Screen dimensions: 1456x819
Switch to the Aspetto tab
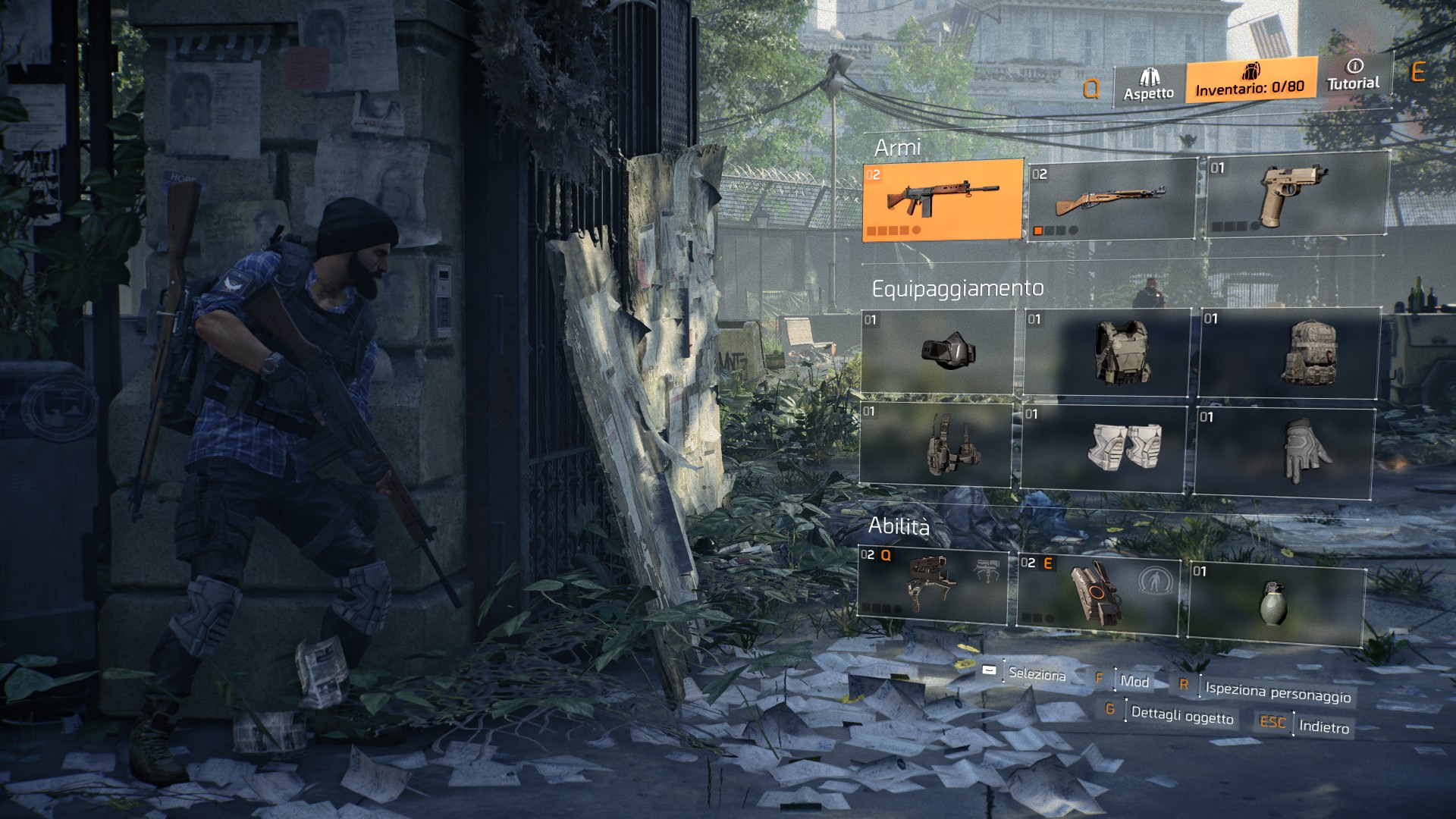1149,86
